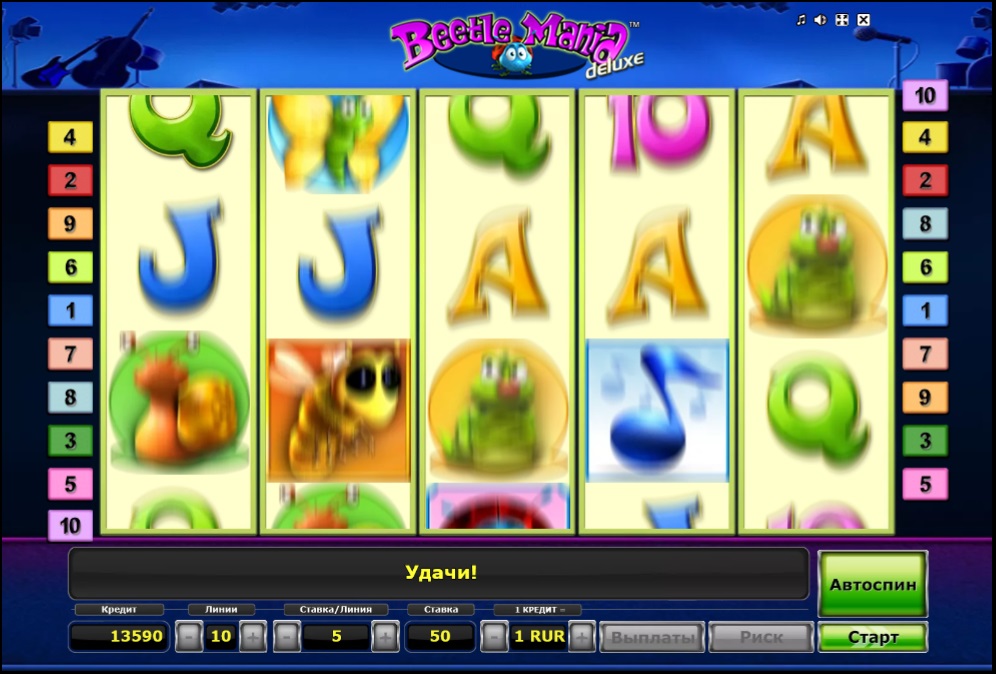Lower the Ставка/Линия bet per line

click(x=286, y=637)
